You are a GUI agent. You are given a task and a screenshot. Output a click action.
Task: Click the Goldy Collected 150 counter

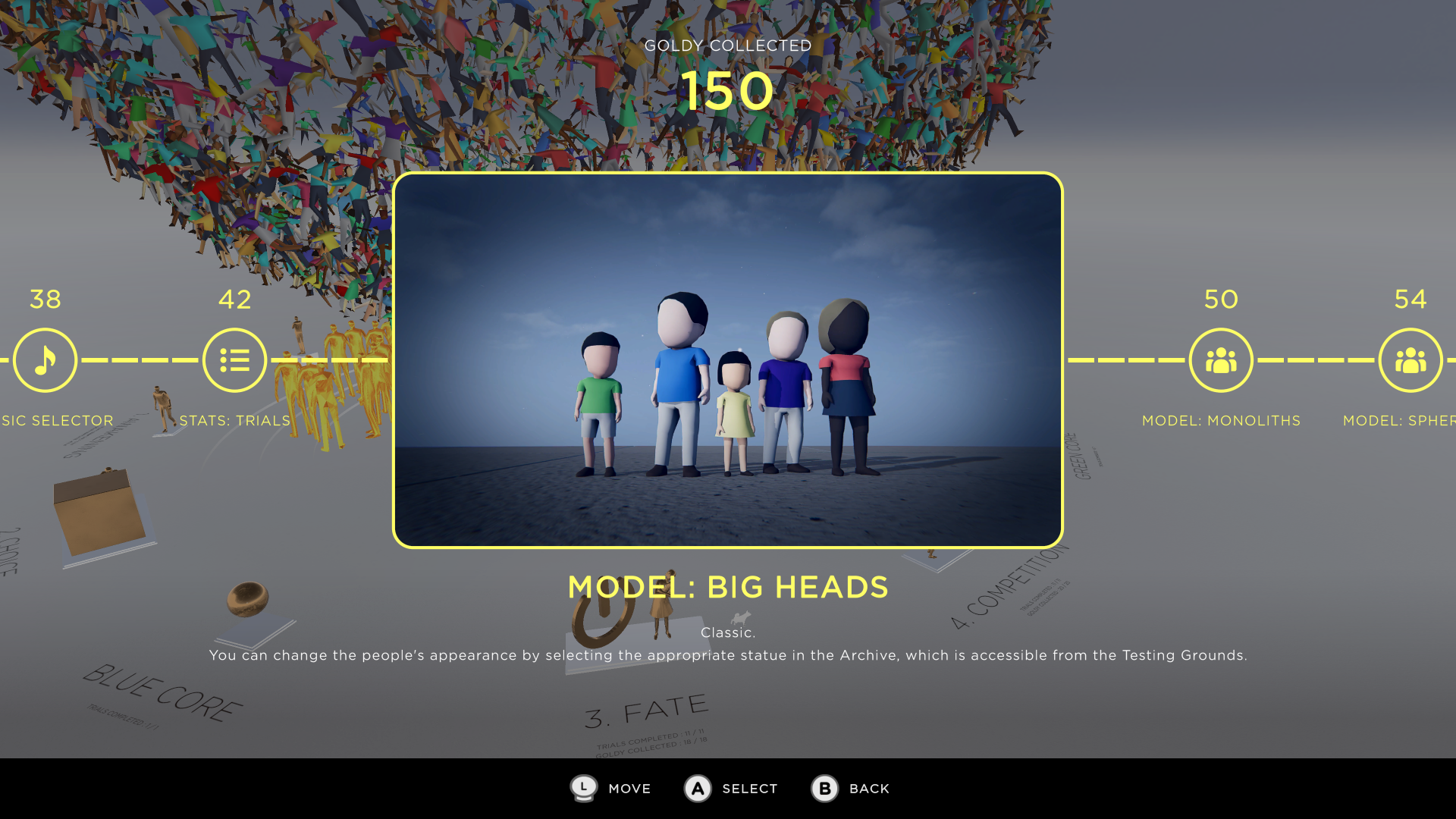click(x=727, y=91)
